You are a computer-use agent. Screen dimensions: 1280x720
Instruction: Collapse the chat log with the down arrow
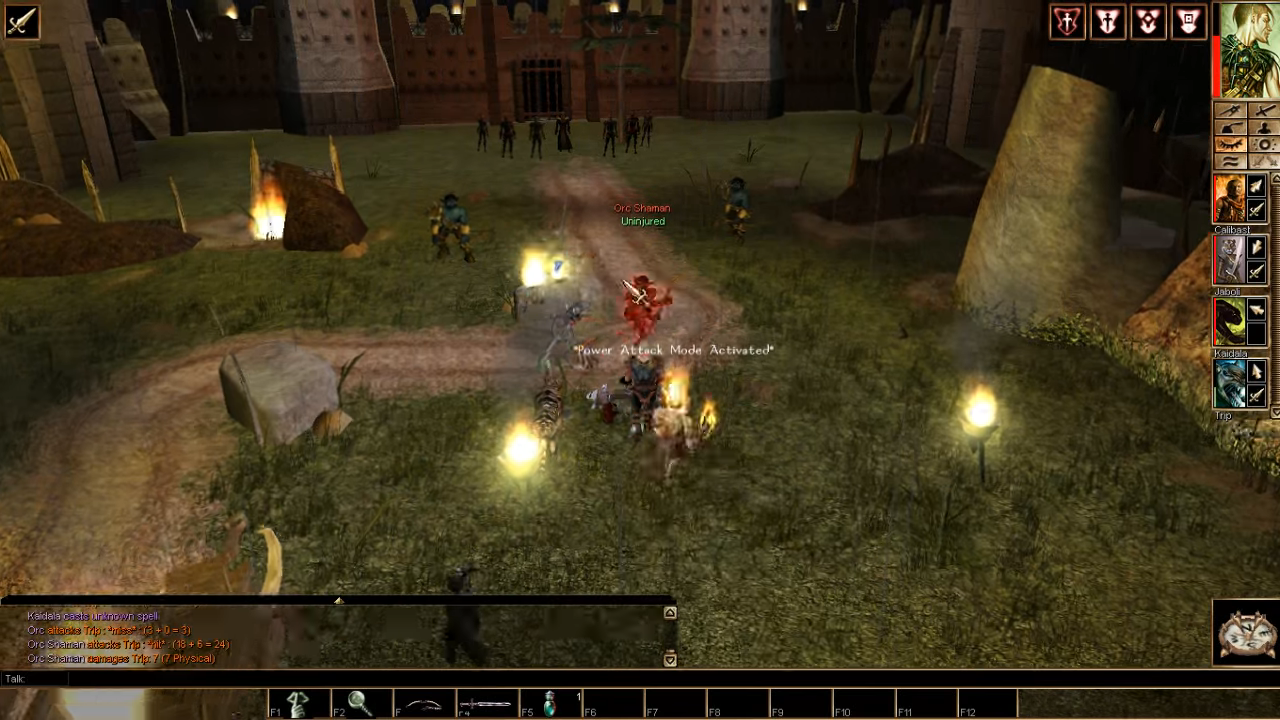tap(668, 660)
